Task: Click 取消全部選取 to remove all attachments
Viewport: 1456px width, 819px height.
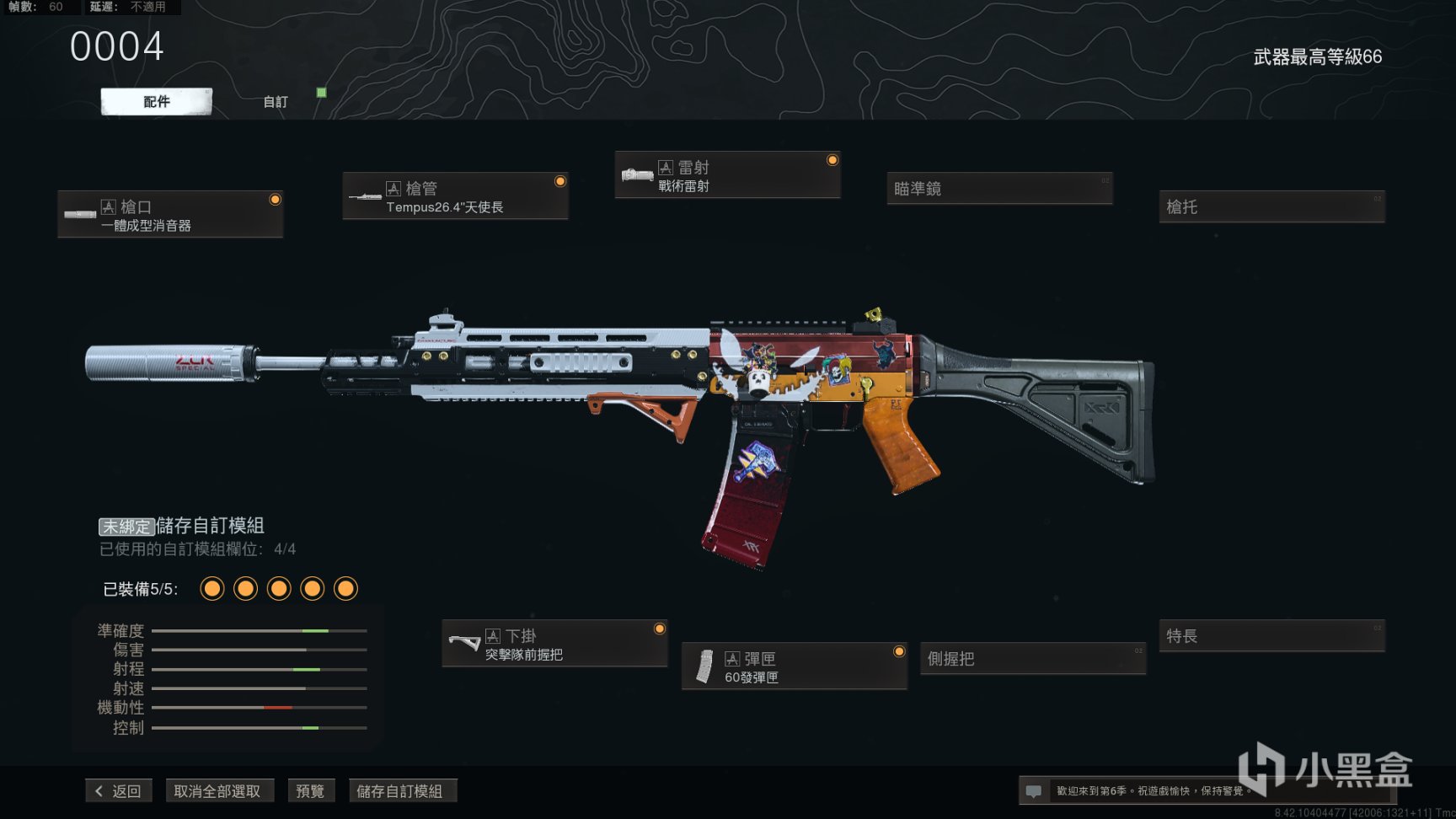Action: click(217, 791)
